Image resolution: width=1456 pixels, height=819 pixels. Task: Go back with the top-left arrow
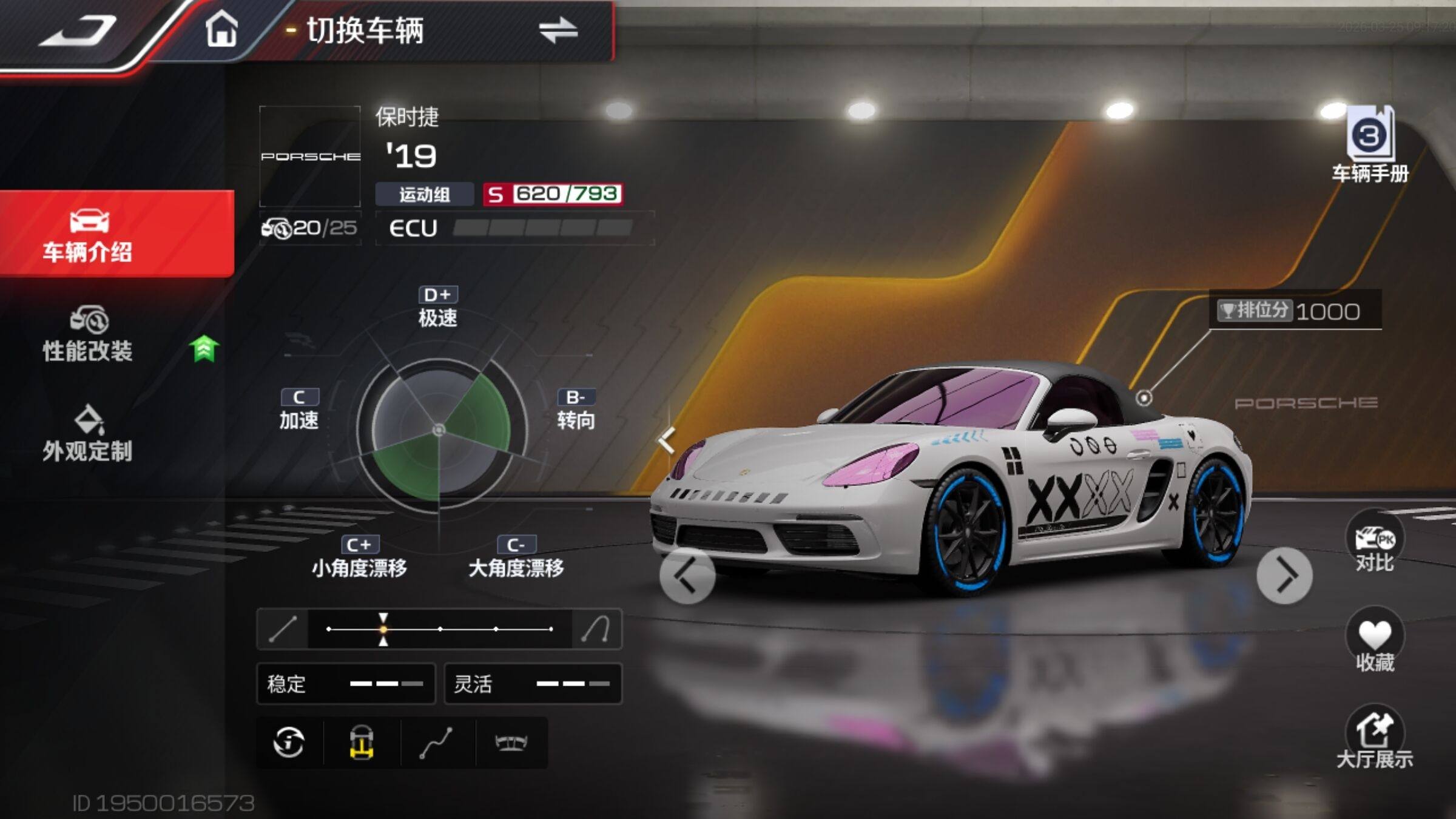point(78,30)
